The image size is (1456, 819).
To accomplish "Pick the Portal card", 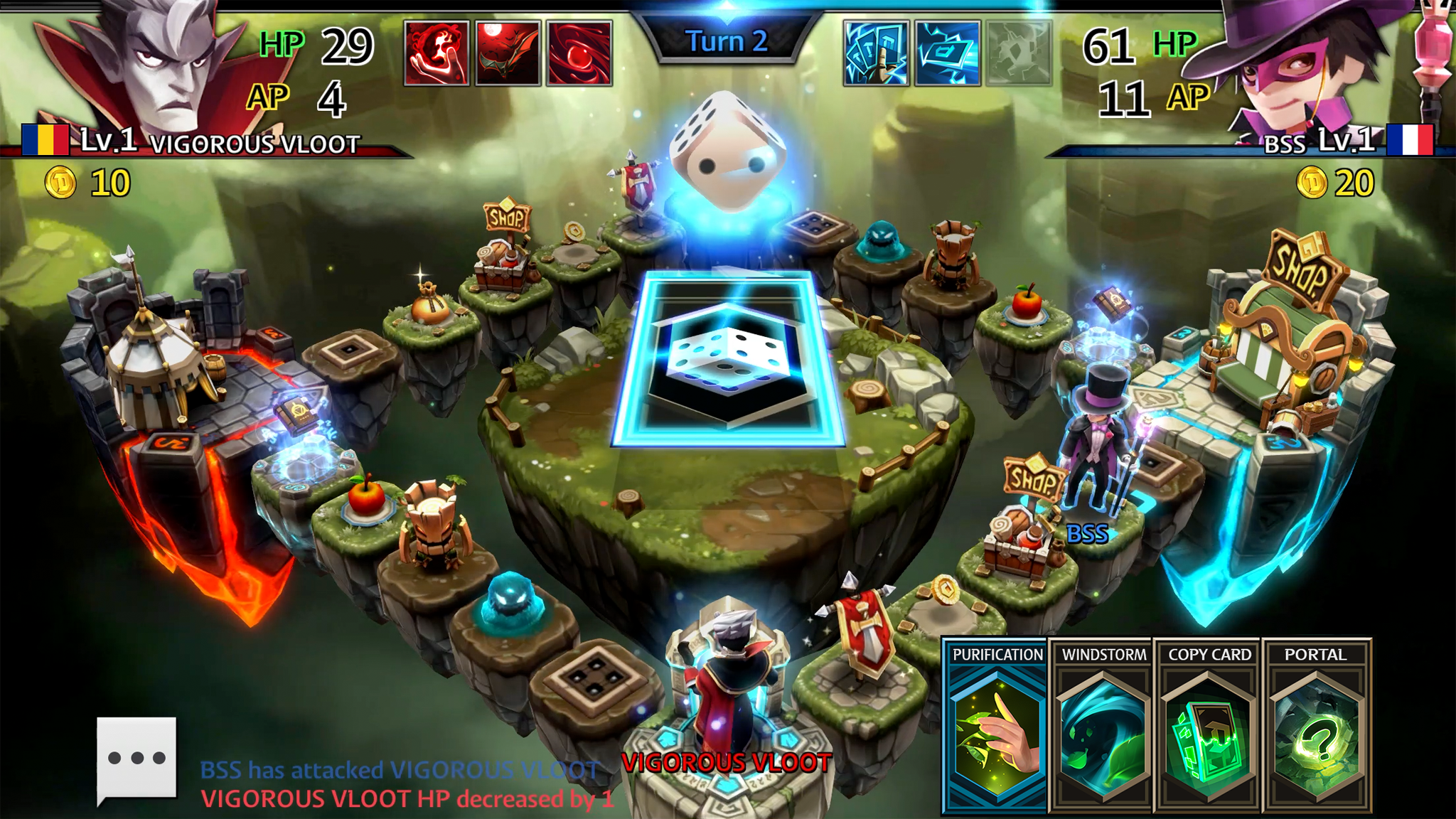I will [1315, 727].
